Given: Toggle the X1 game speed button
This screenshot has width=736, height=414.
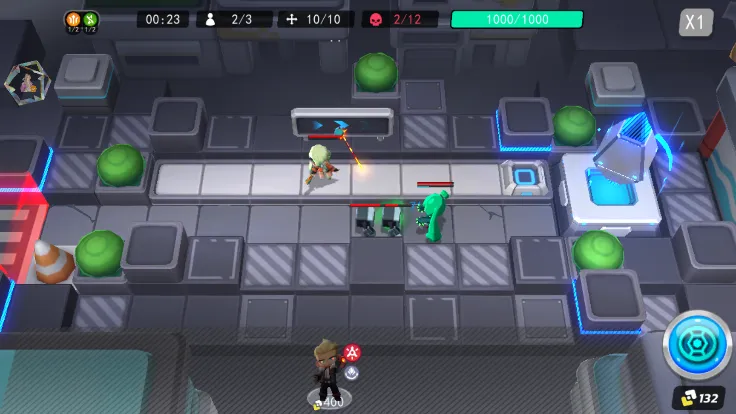Looking at the screenshot, I should (x=695, y=22).
